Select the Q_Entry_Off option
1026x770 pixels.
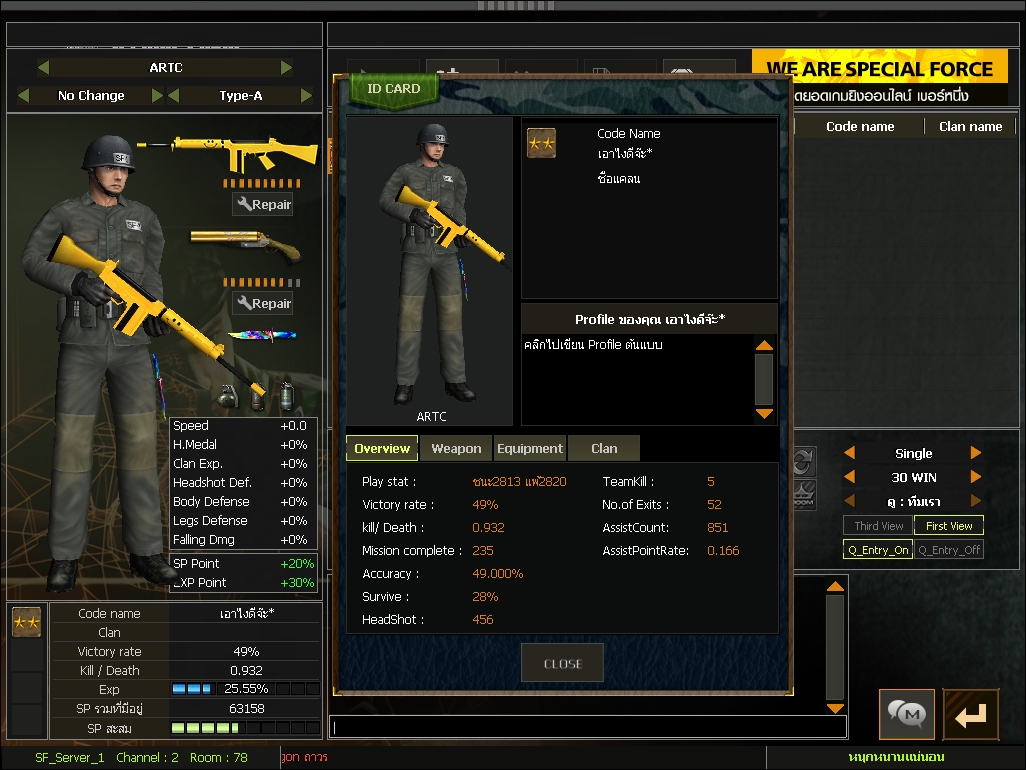pyautogui.click(x=949, y=550)
